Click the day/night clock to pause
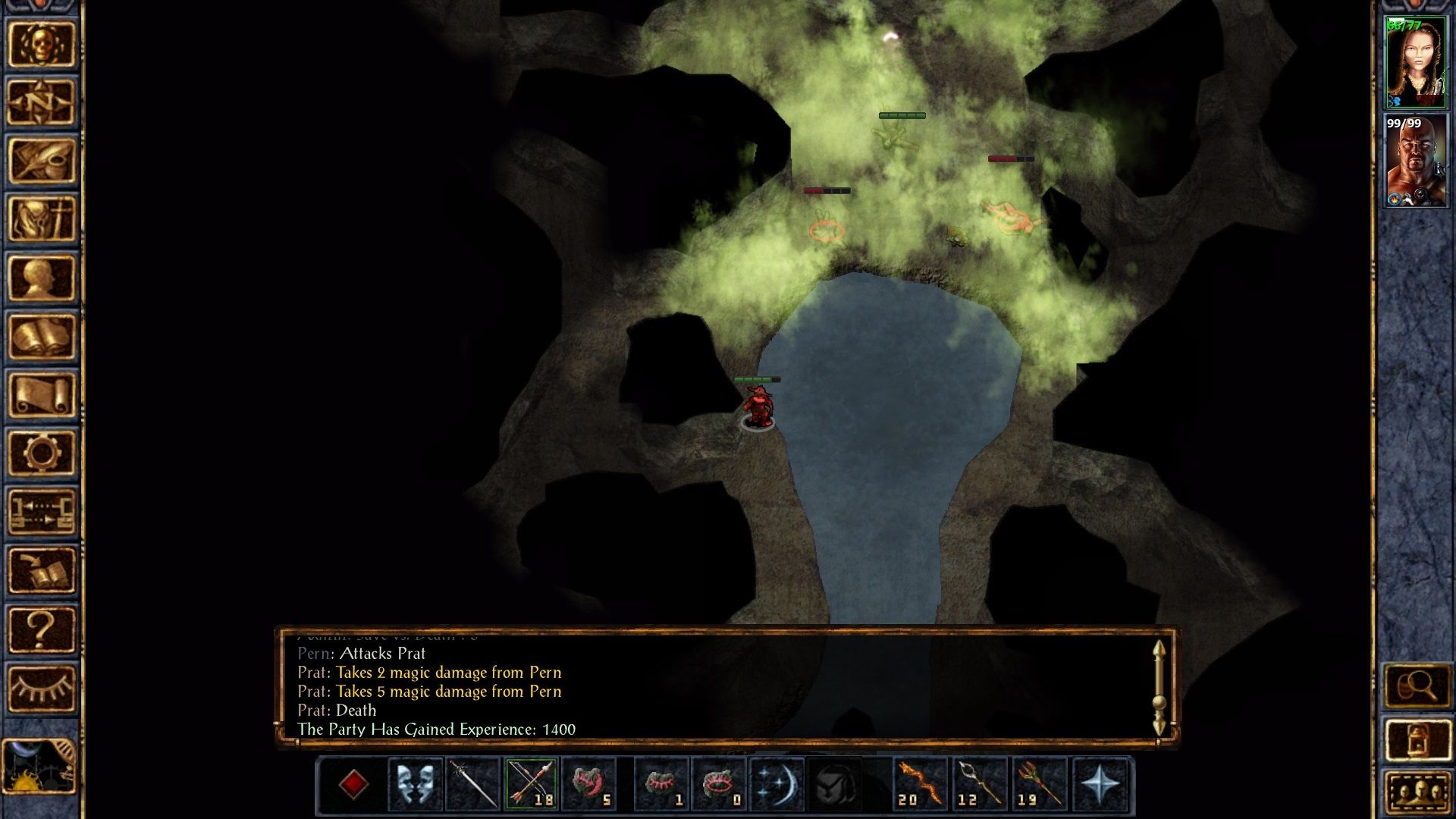The width and height of the screenshot is (1456, 819). pos(39,767)
